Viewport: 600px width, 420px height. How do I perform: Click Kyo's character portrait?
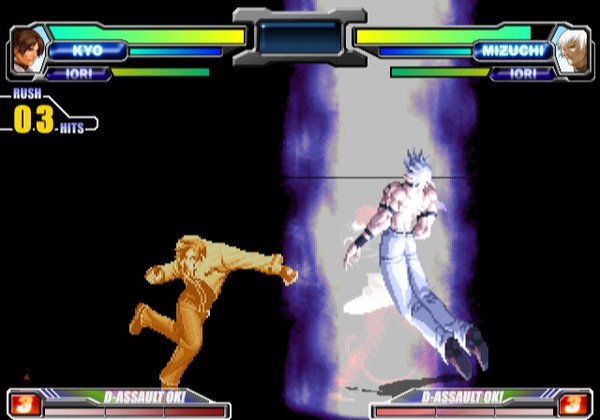pos(27,49)
